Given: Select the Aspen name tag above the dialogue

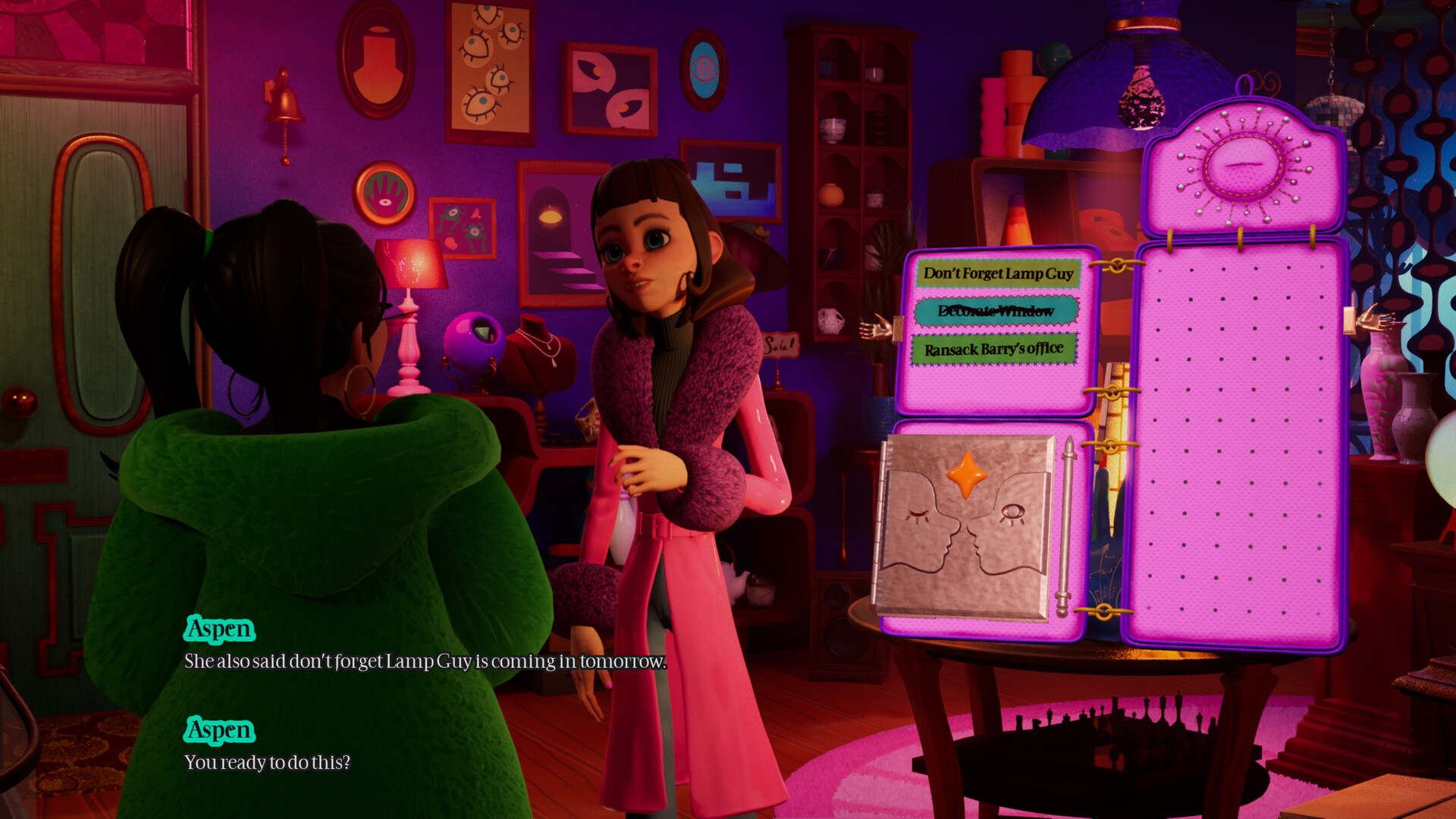Looking at the screenshot, I should (218, 629).
